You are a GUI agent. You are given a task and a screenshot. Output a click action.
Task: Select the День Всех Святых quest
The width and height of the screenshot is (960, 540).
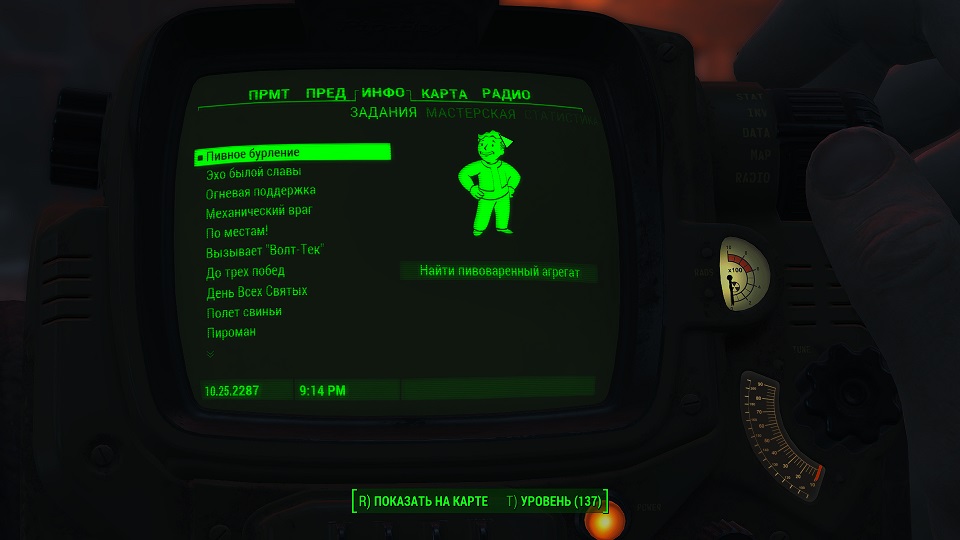[x=256, y=291]
